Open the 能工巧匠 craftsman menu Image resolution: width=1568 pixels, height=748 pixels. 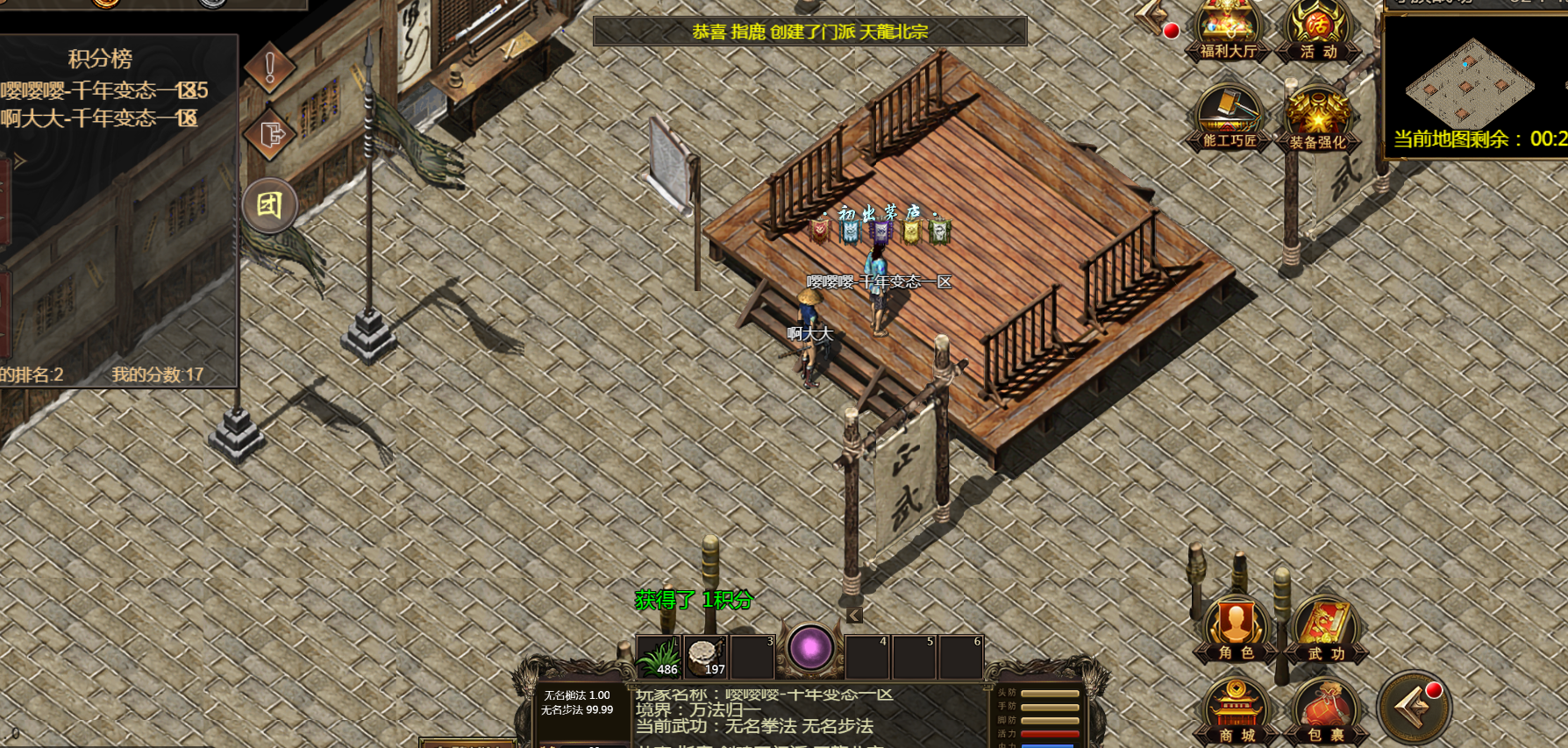pos(1229,119)
